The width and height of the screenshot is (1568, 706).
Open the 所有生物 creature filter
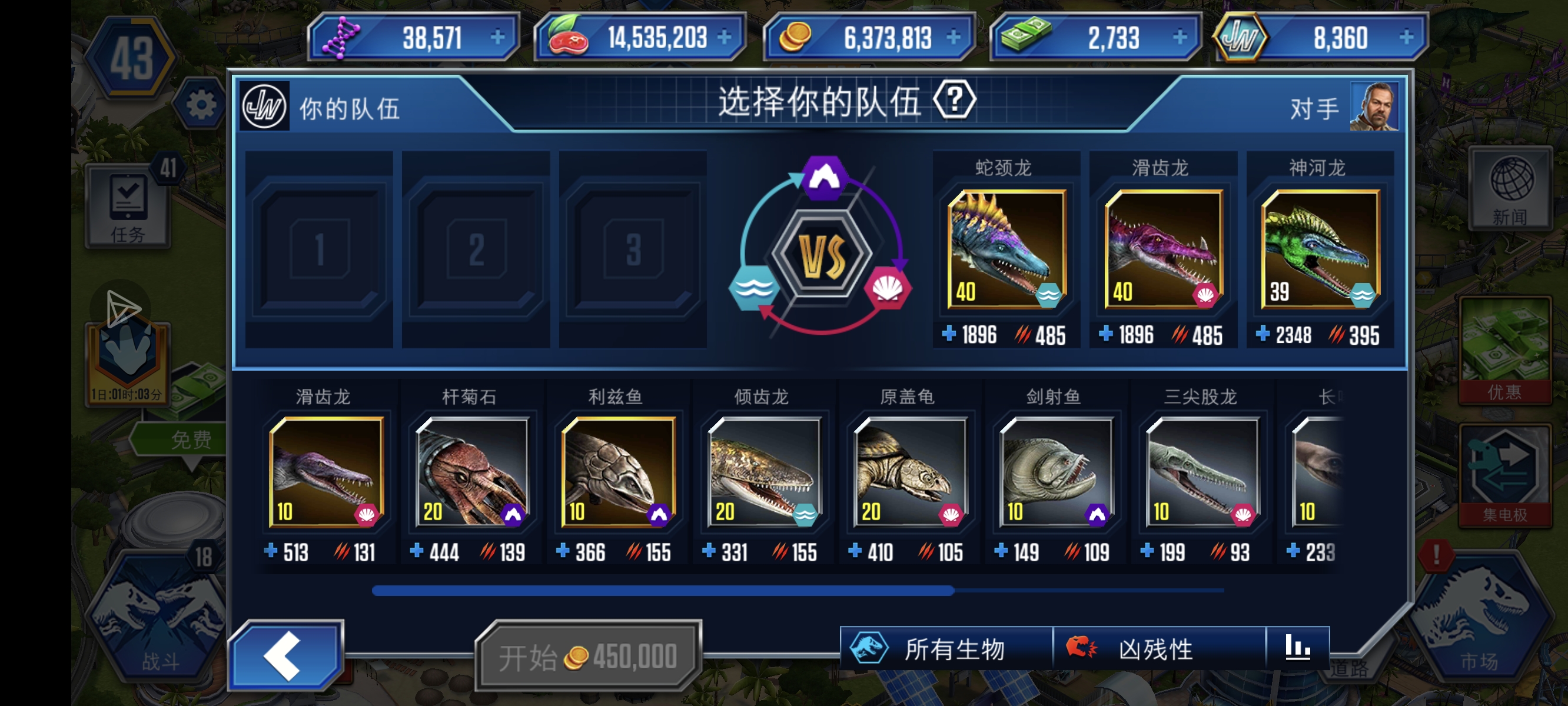pos(945,649)
